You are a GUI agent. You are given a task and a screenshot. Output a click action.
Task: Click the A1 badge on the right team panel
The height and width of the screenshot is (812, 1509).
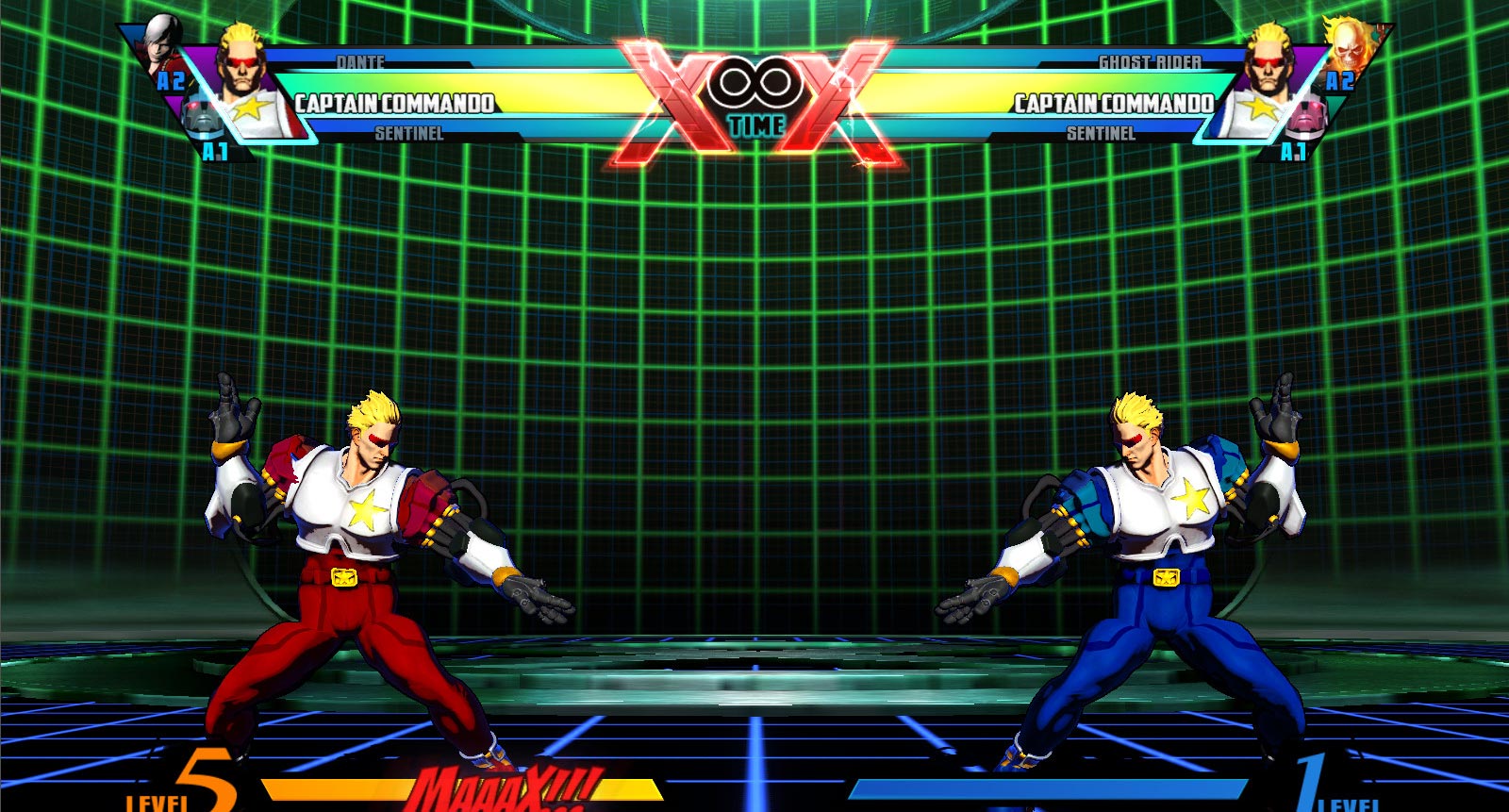tap(1292, 149)
